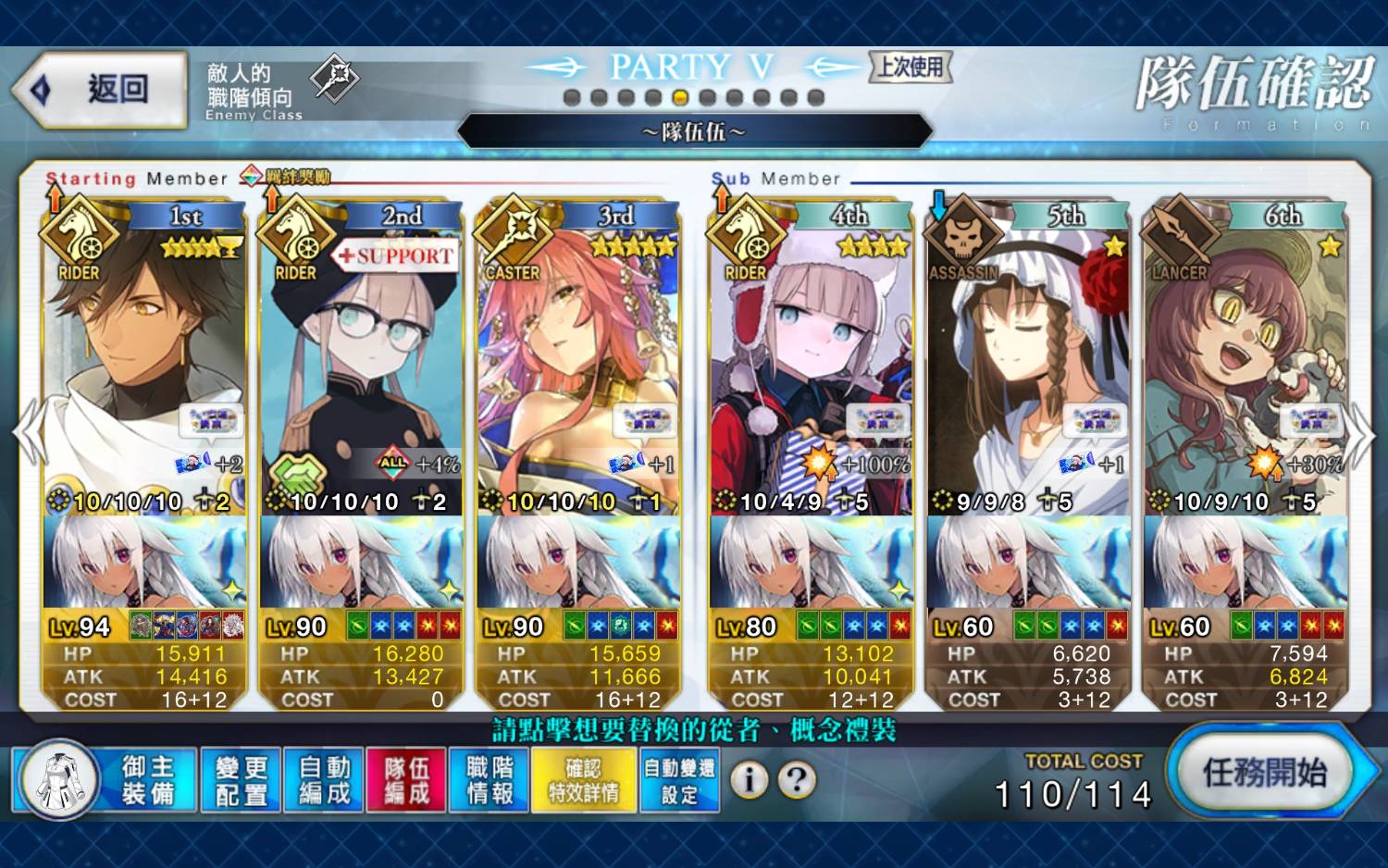Image resolution: width=1388 pixels, height=868 pixels.
Task: Select the 1st slot Rider servant card
Action: tap(144, 370)
